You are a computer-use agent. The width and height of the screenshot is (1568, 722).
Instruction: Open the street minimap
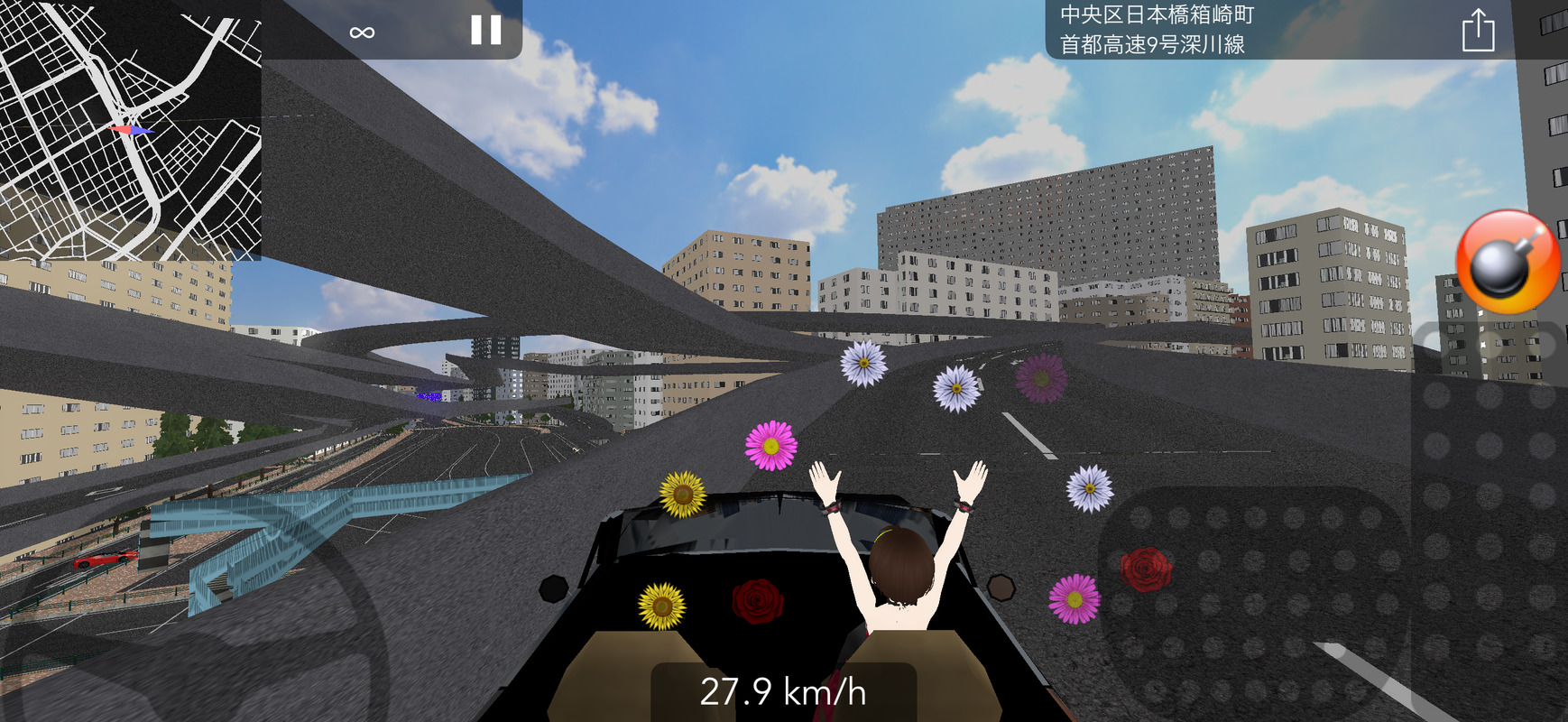131,130
